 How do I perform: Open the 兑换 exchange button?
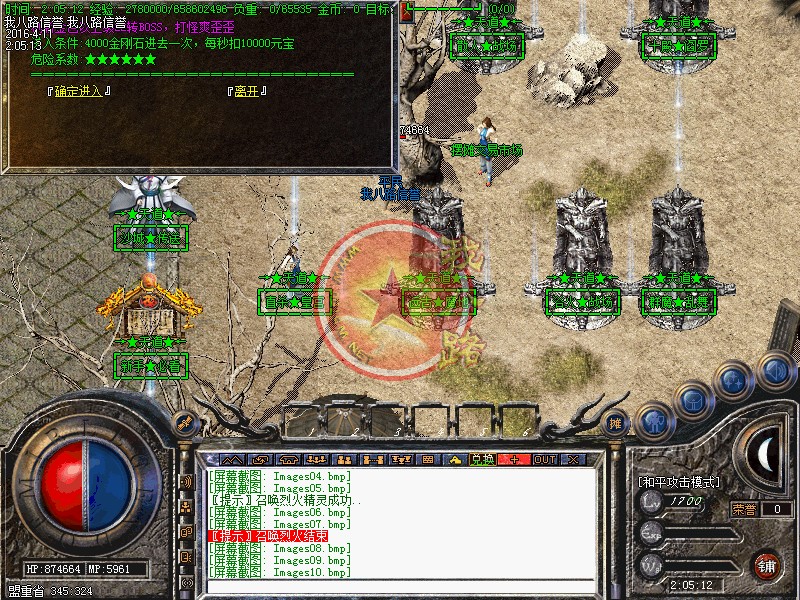pyautogui.click(x=483, y=459)
